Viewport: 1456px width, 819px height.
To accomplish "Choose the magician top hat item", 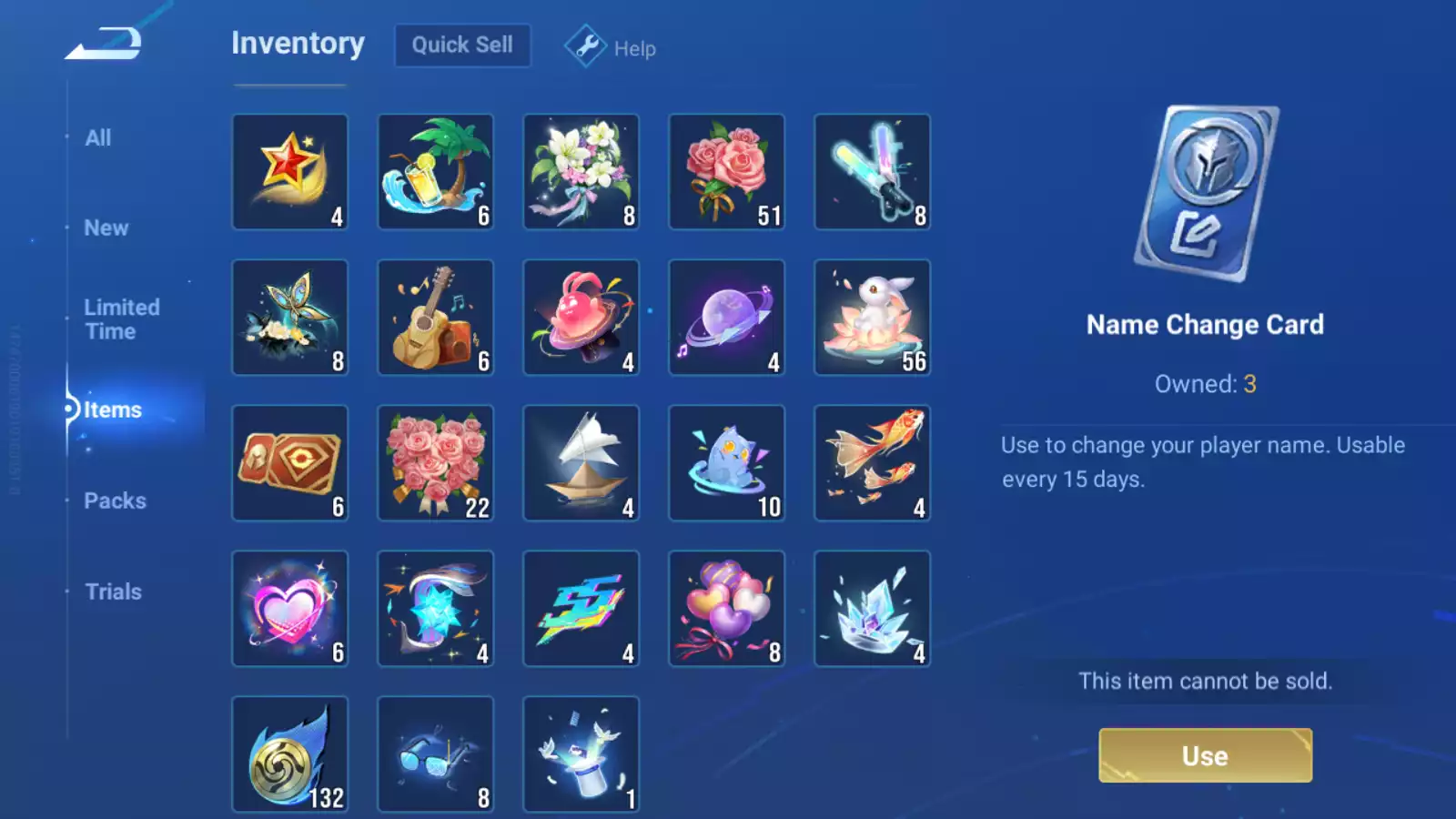I will point(581,754).
